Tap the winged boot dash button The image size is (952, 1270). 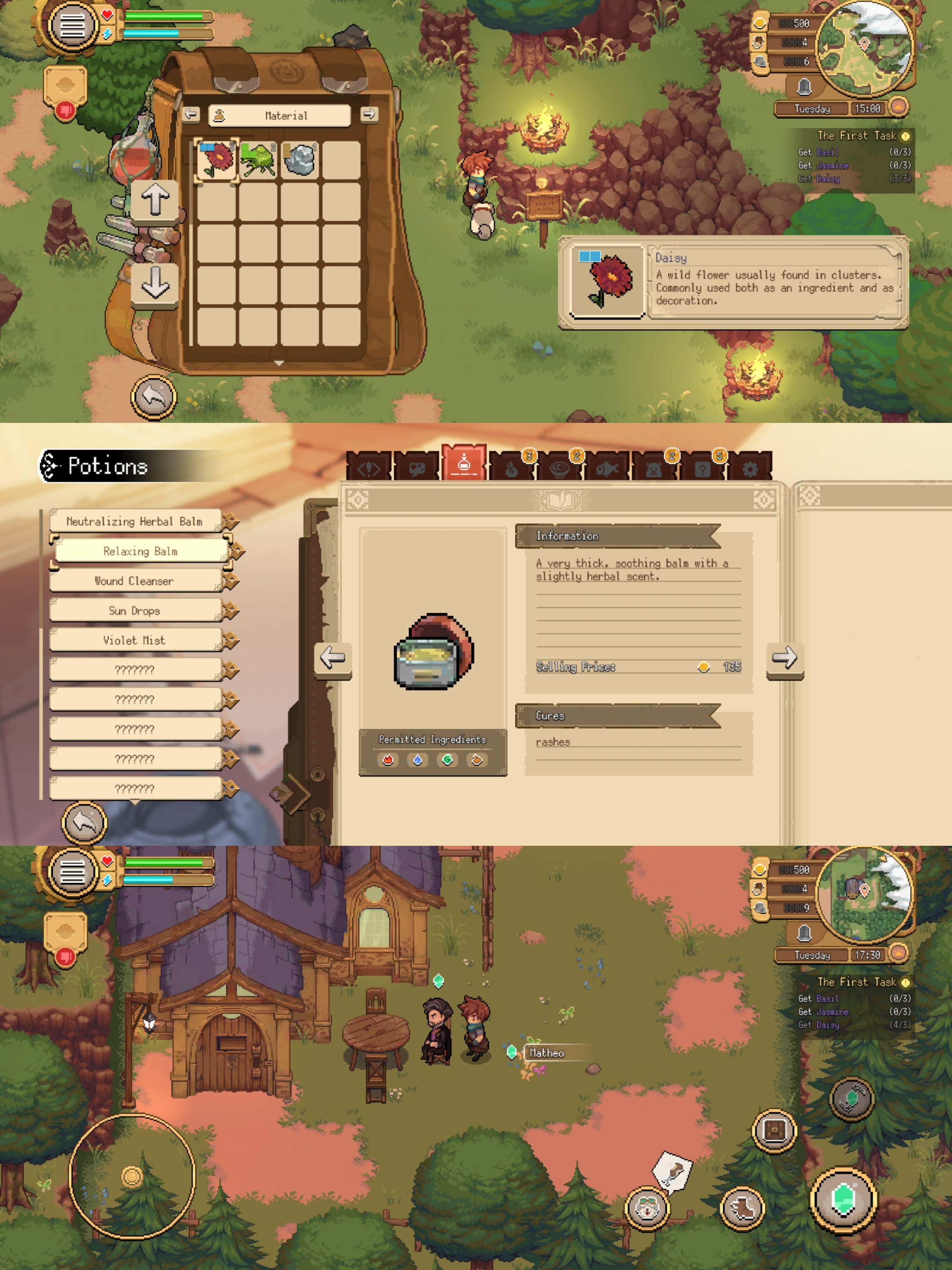[x=742, y=1208]
